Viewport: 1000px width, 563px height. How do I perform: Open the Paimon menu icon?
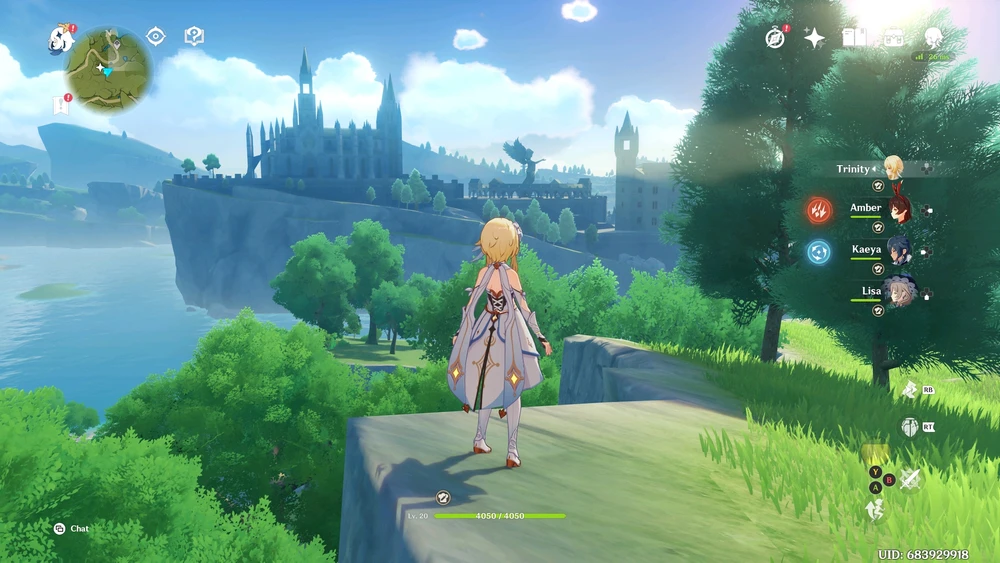pos(59,40)
